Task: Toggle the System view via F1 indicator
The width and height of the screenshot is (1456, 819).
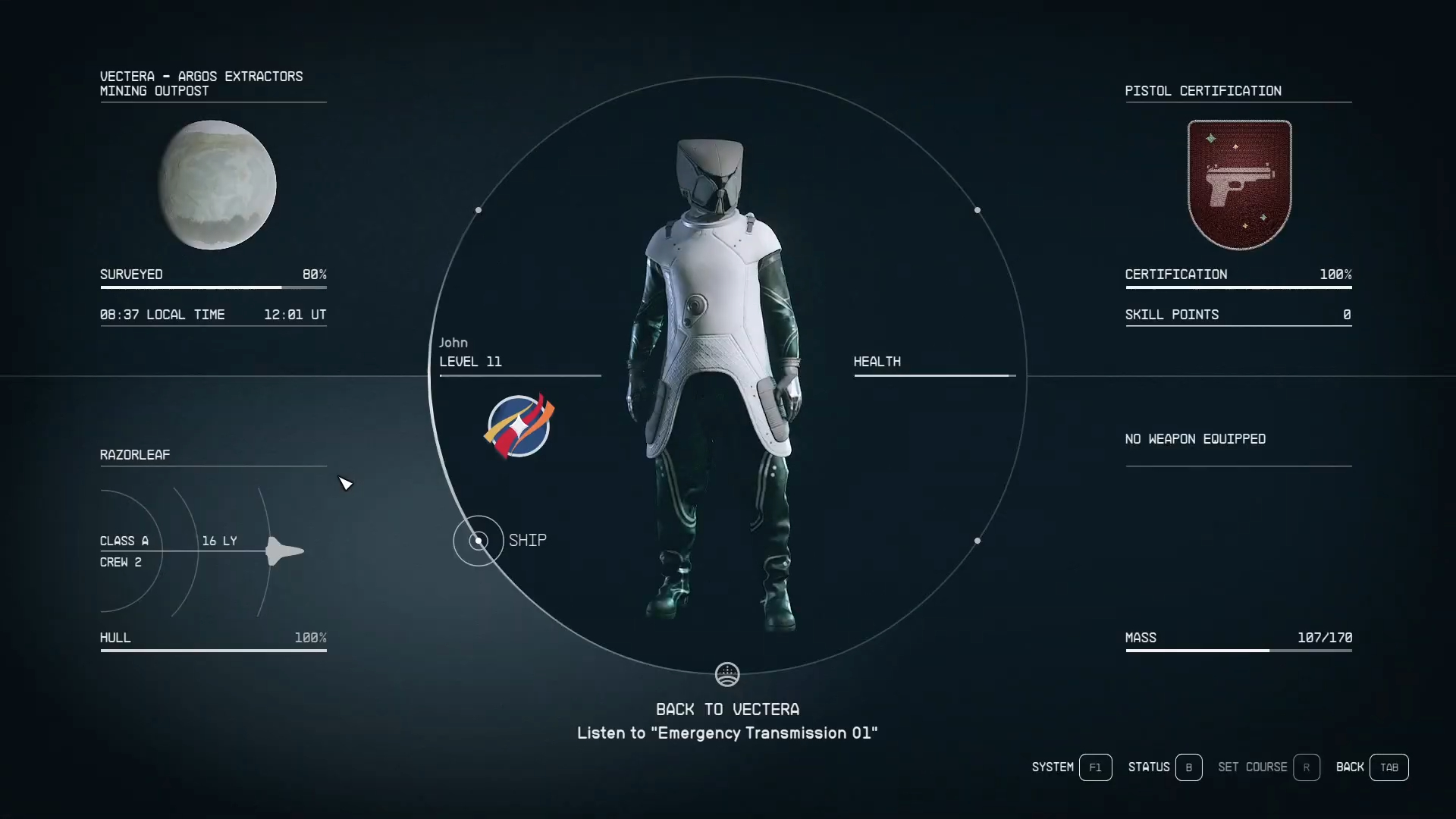Action: (1095, 767)
